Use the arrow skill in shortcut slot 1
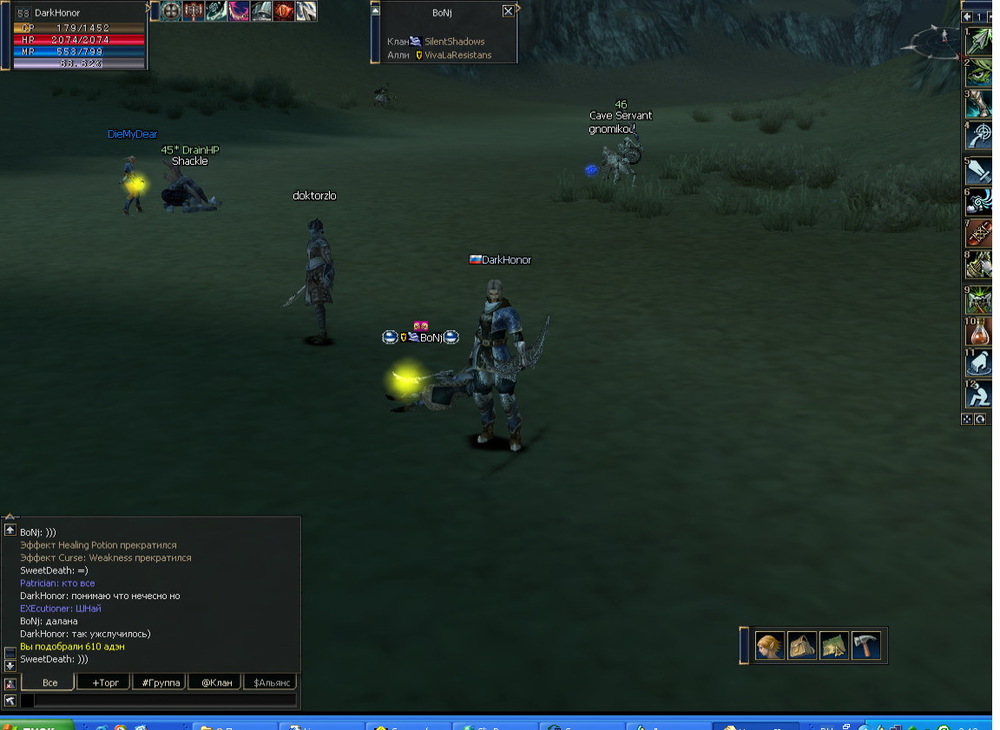Viewport: 1000px width, 730px height. (978, 41)
